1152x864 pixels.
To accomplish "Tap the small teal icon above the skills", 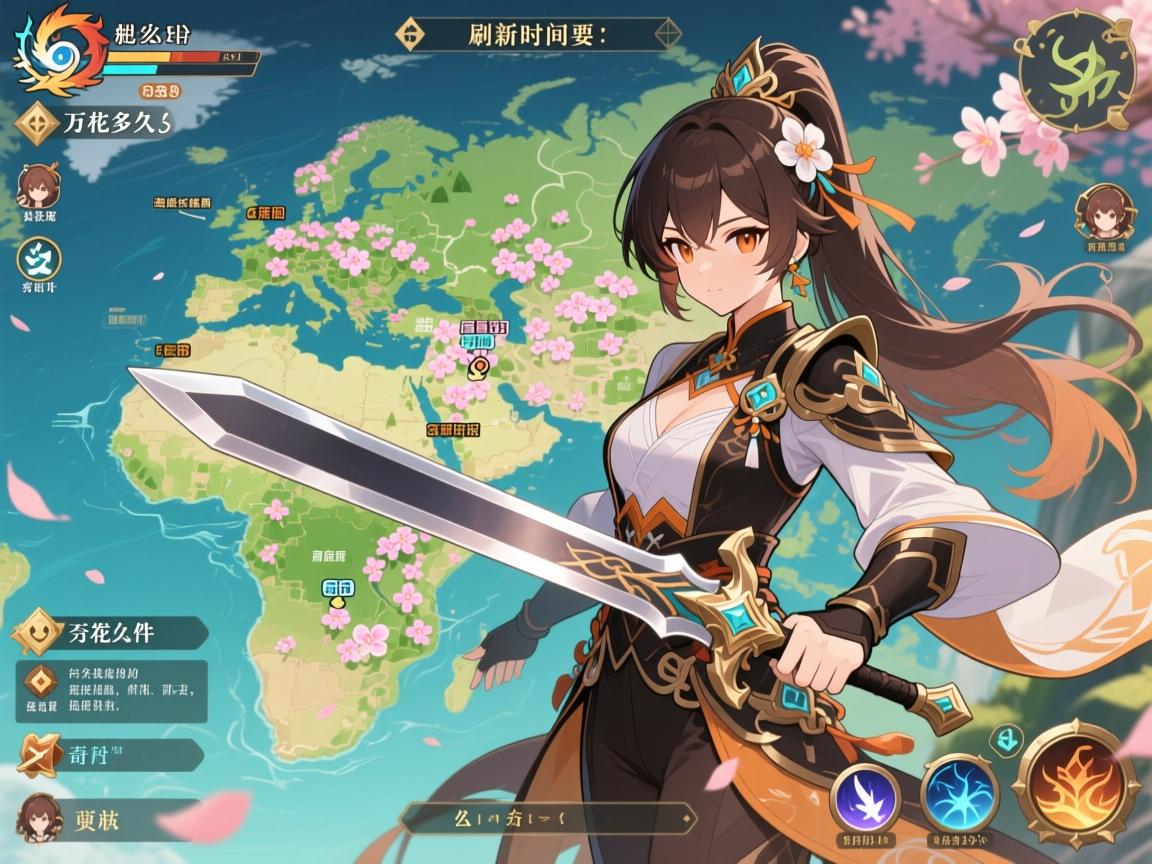I will pyautogui.click(x=1003, y=740).
